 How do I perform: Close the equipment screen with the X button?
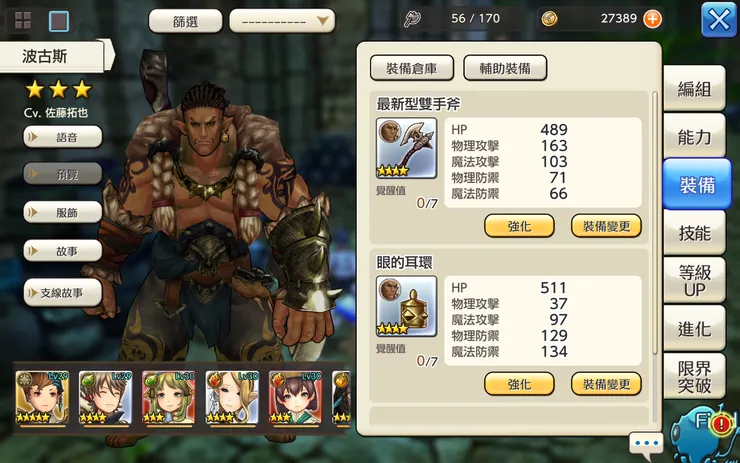point(719,19)
